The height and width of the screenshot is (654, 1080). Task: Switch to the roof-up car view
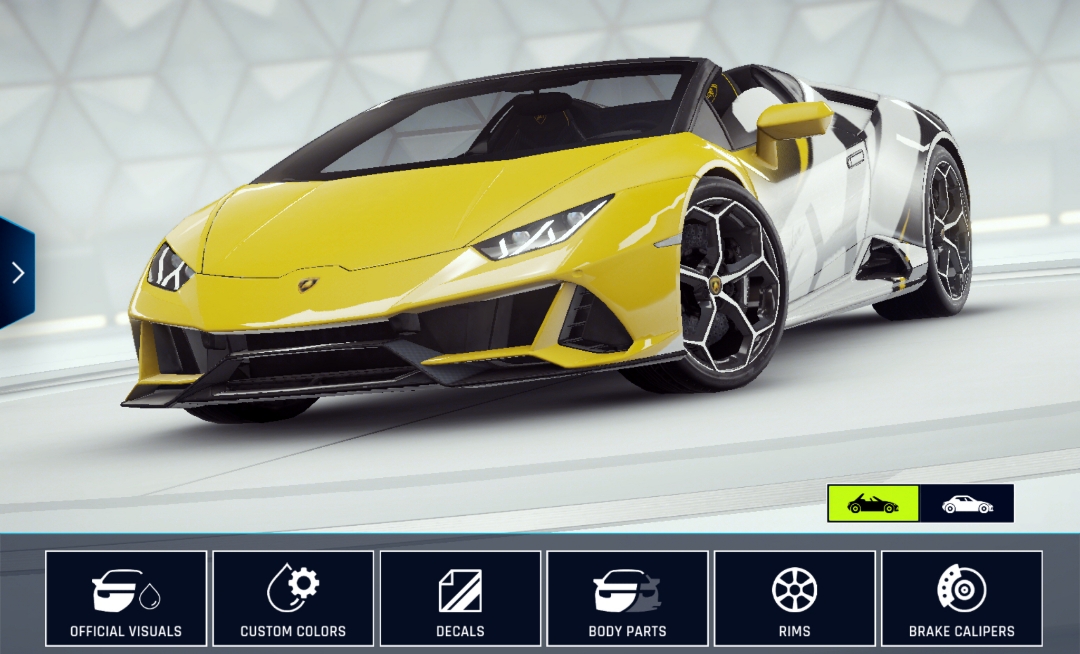[966, 504]
